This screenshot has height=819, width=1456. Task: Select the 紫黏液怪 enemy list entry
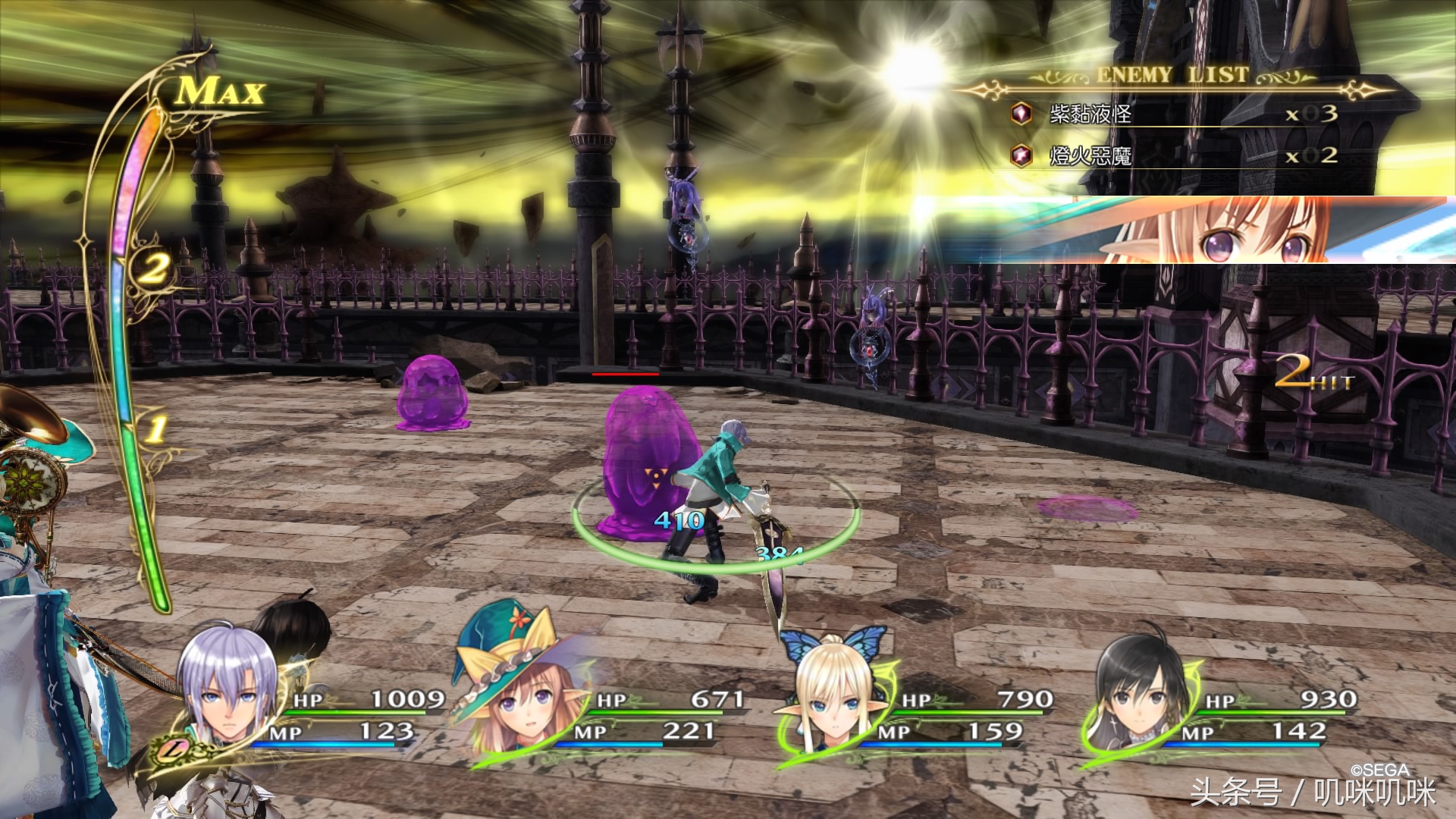(x=1090, y=115)
